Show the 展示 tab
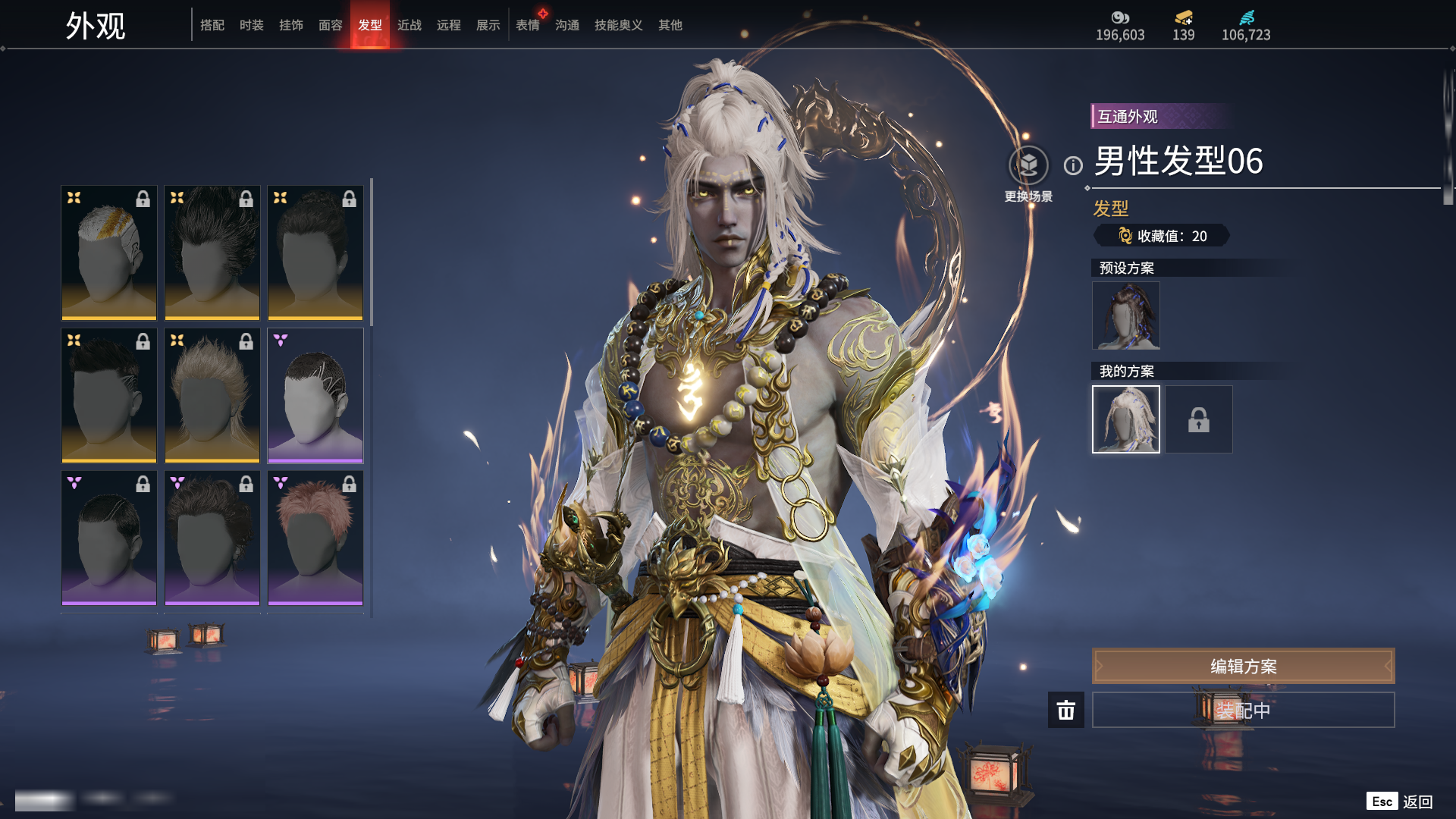Viewport: 1456px width, 819px height. [x=488, y=25]
